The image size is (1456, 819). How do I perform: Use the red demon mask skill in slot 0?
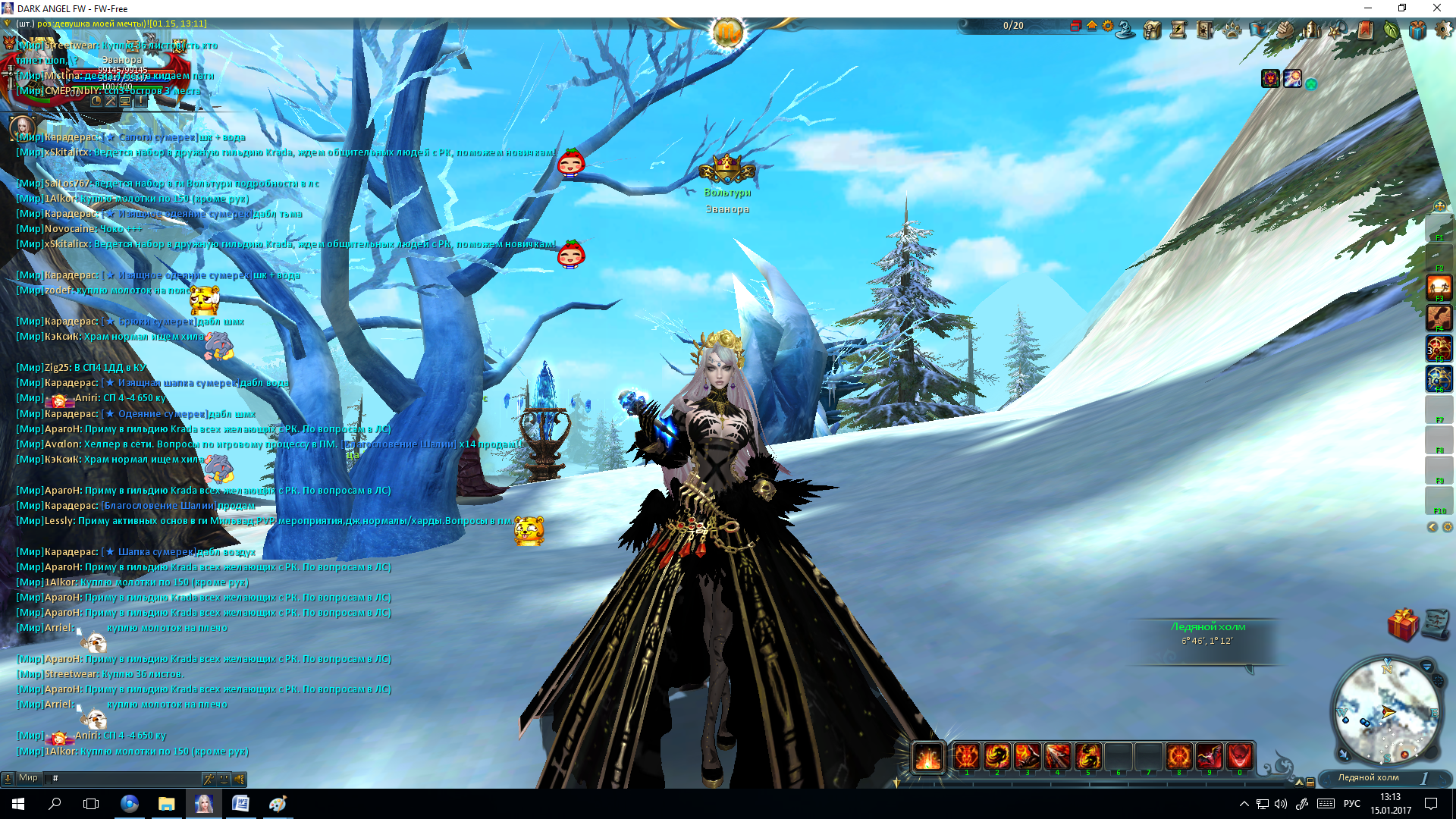pyautogui.click(x=1239, y=756)
